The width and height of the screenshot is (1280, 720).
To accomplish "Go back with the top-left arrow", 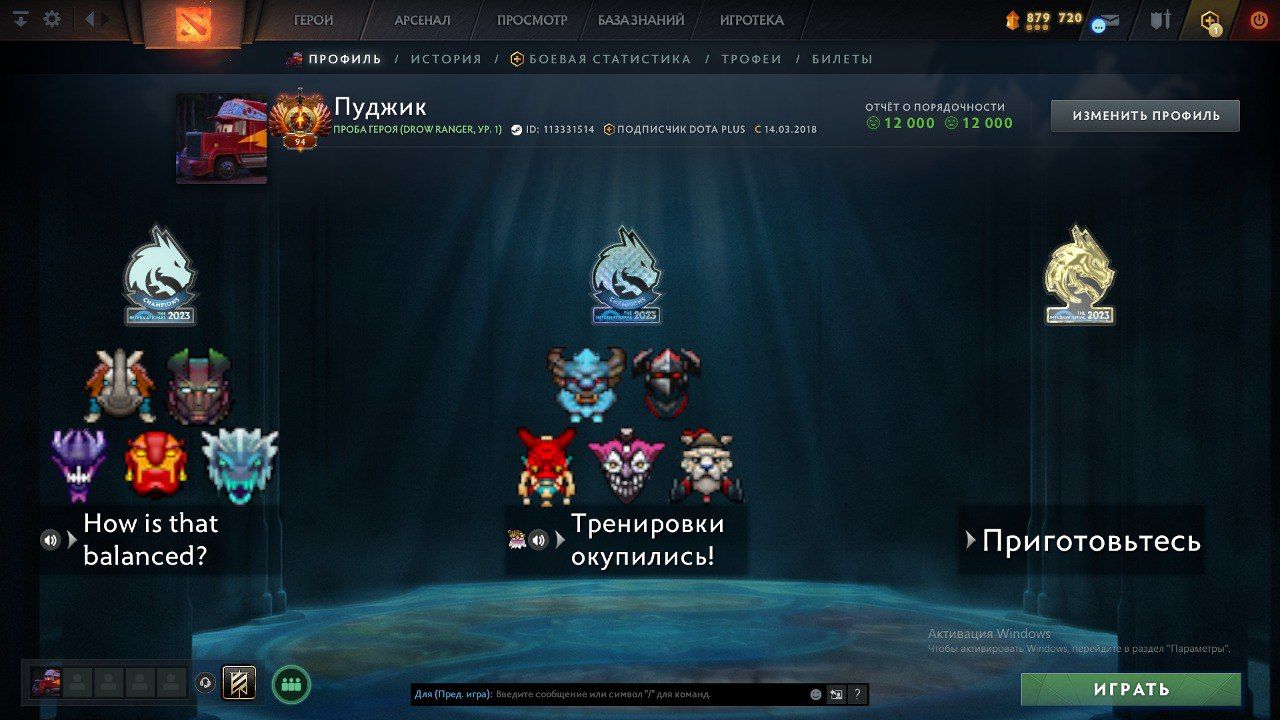I will 89,19.
